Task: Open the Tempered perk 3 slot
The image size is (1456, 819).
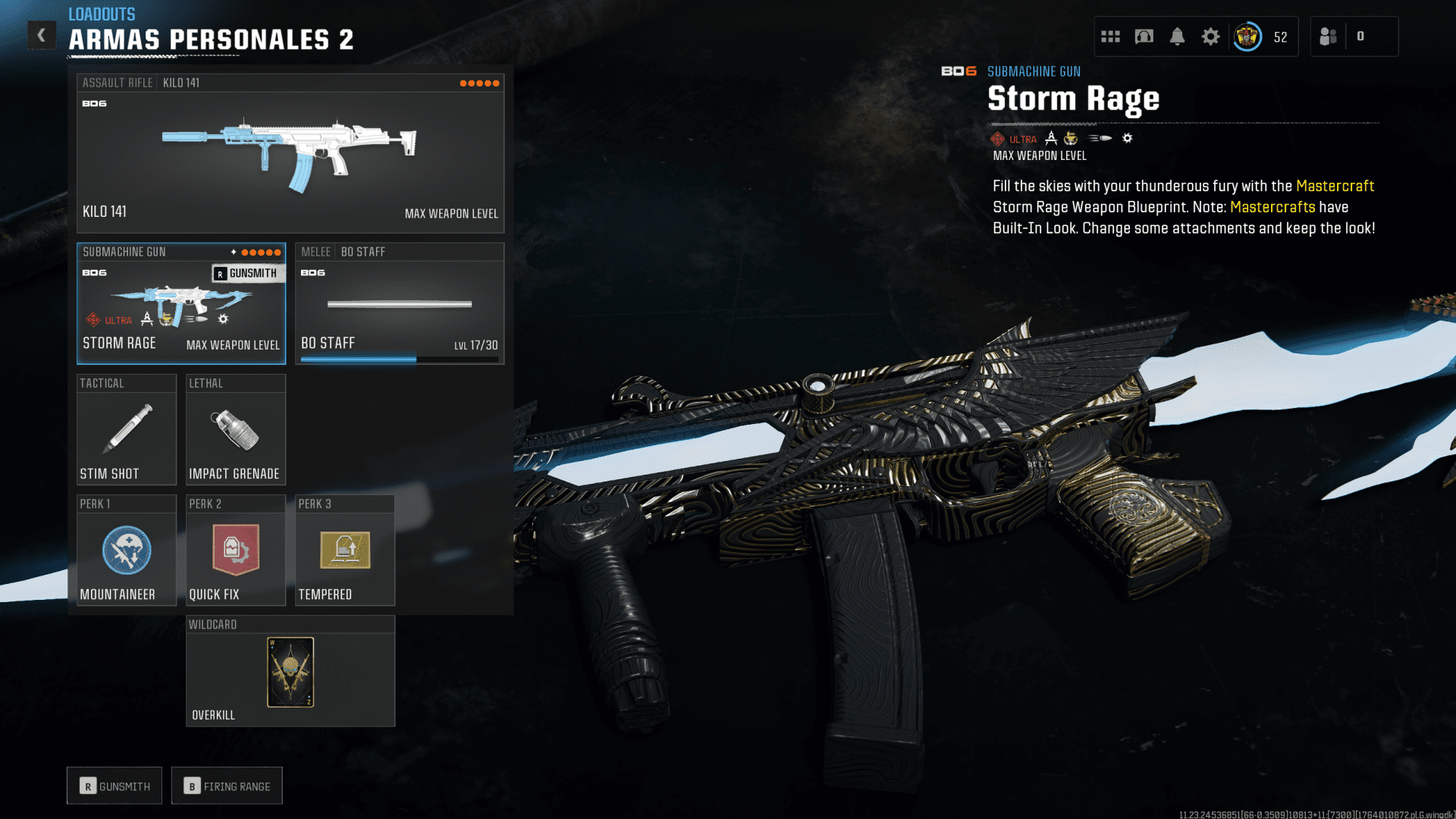Action: (x=345, y=551)
